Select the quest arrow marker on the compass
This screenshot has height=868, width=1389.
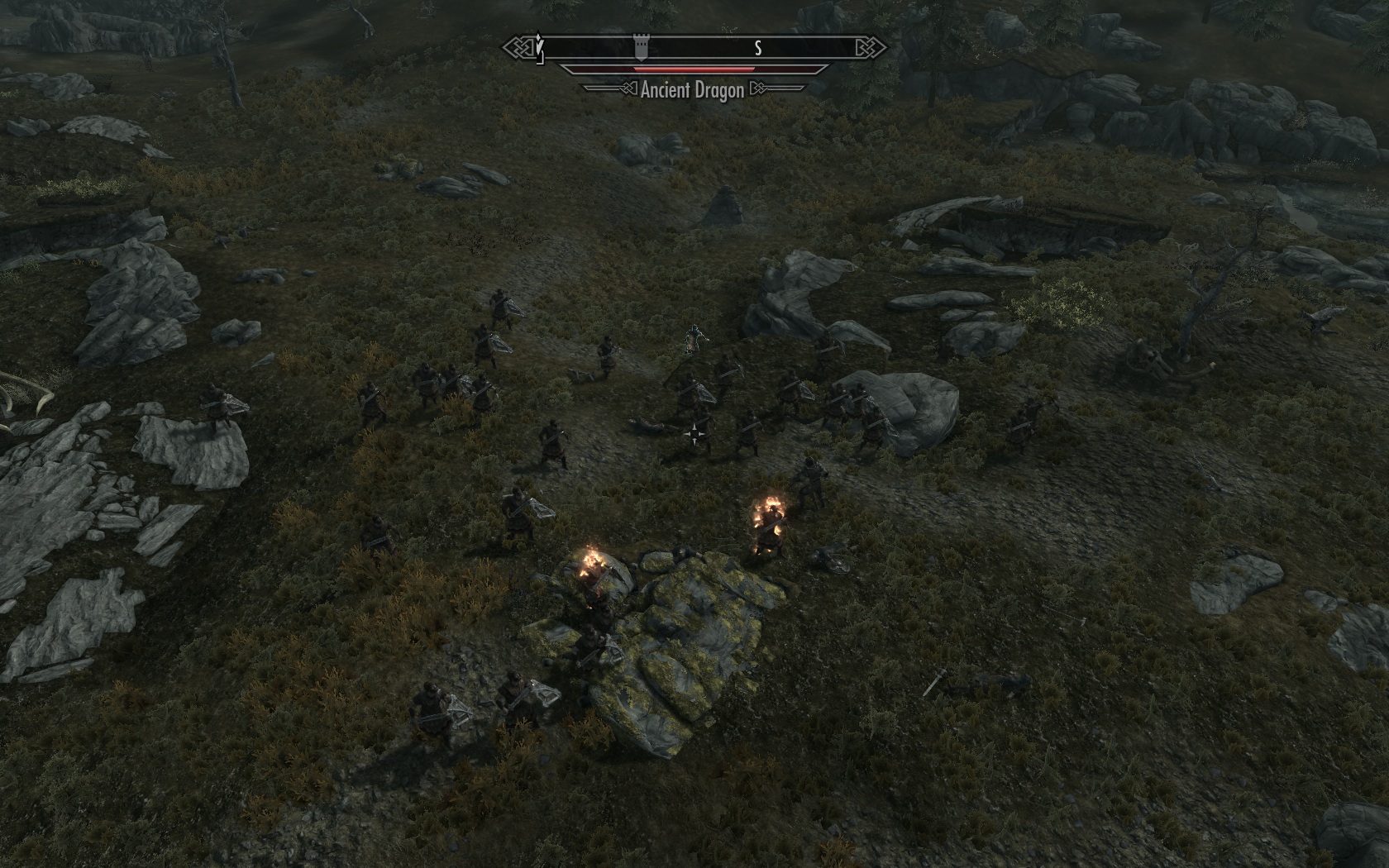pyautogui.click(x=540, y=48)
